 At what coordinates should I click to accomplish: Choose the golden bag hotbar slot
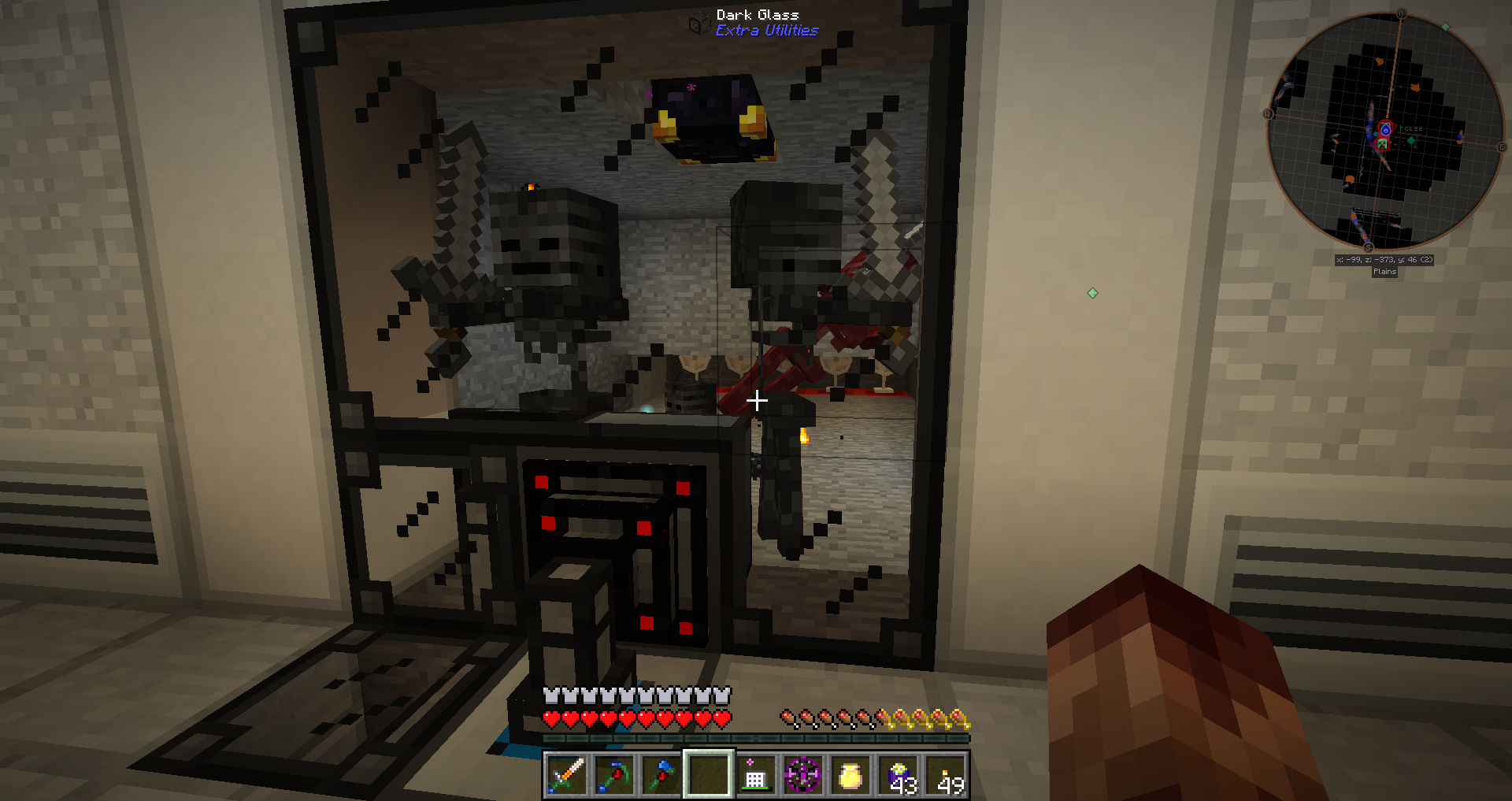(850, 775)
